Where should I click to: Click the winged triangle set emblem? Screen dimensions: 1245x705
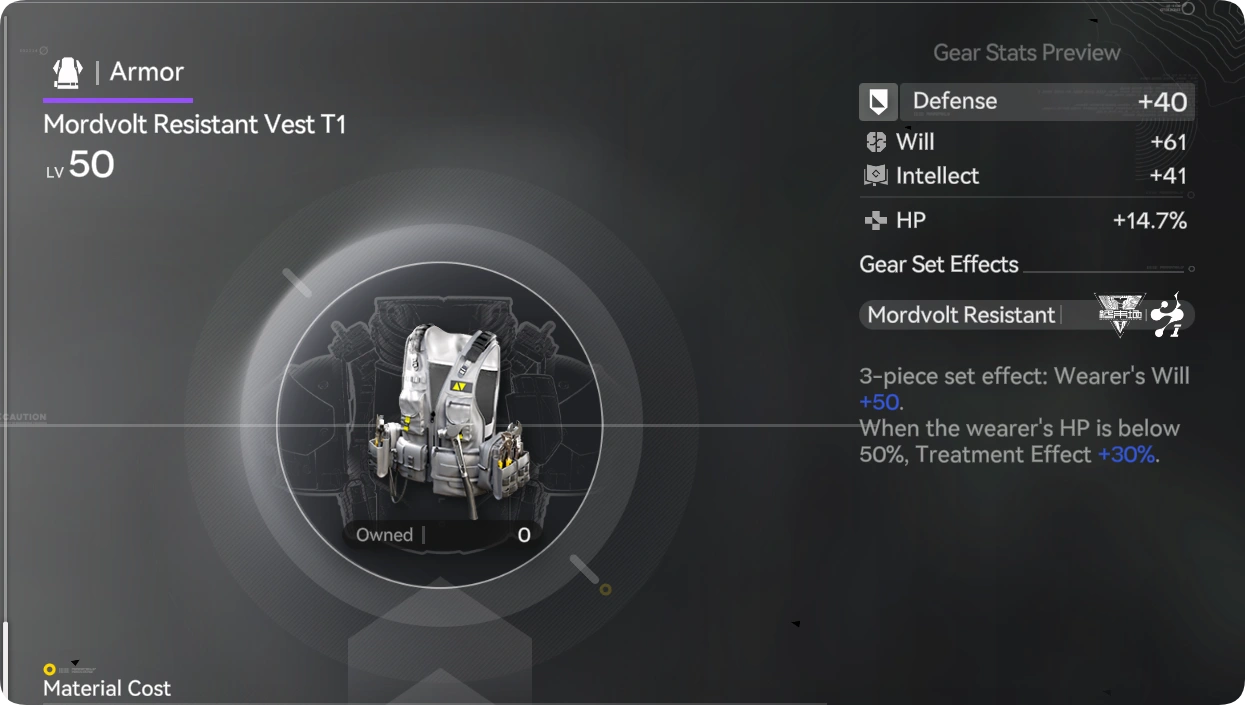tap(1119, 314)
